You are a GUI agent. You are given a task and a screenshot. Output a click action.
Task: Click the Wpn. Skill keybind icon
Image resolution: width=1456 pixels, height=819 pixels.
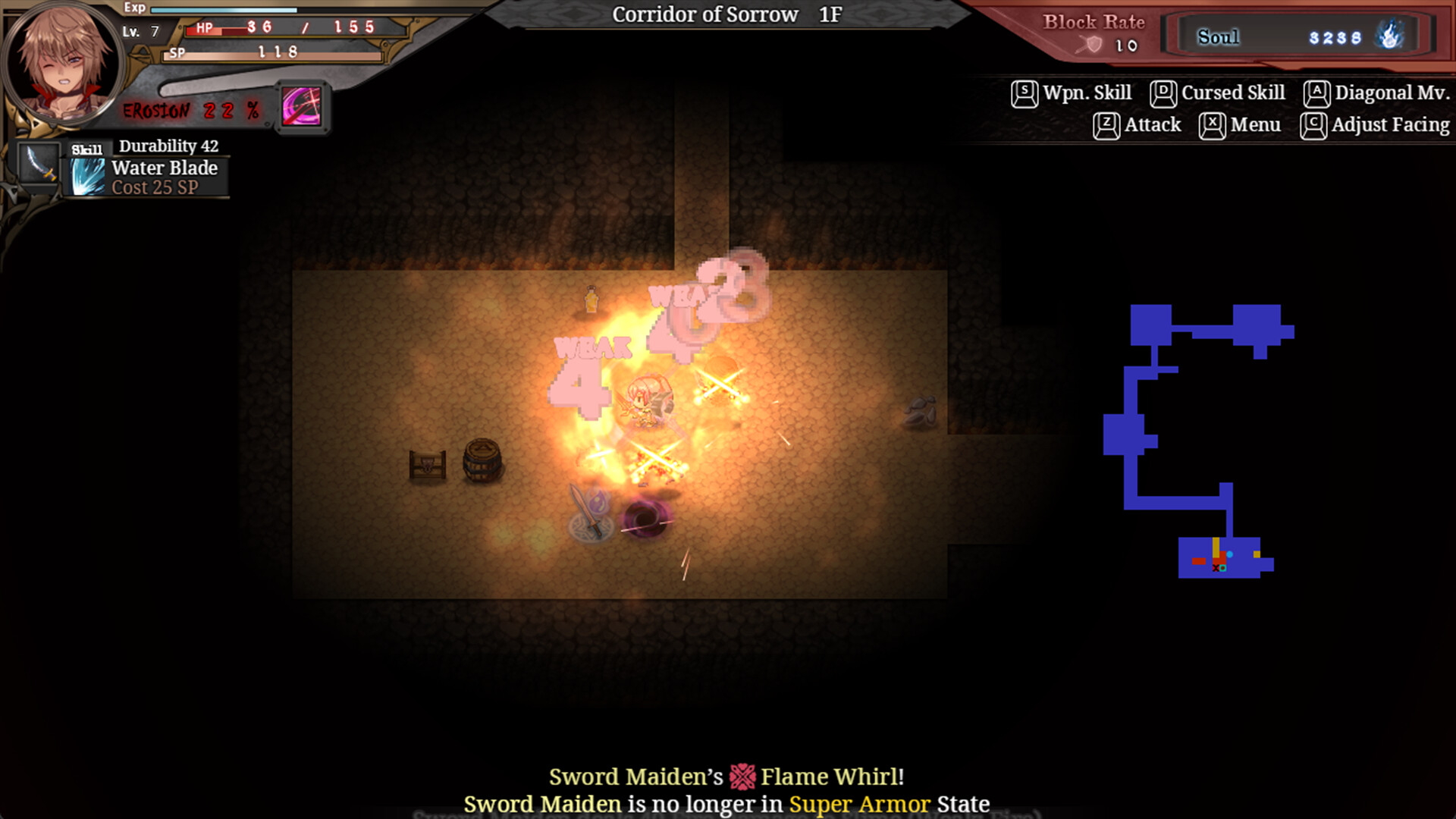(x=1024, y=92)
